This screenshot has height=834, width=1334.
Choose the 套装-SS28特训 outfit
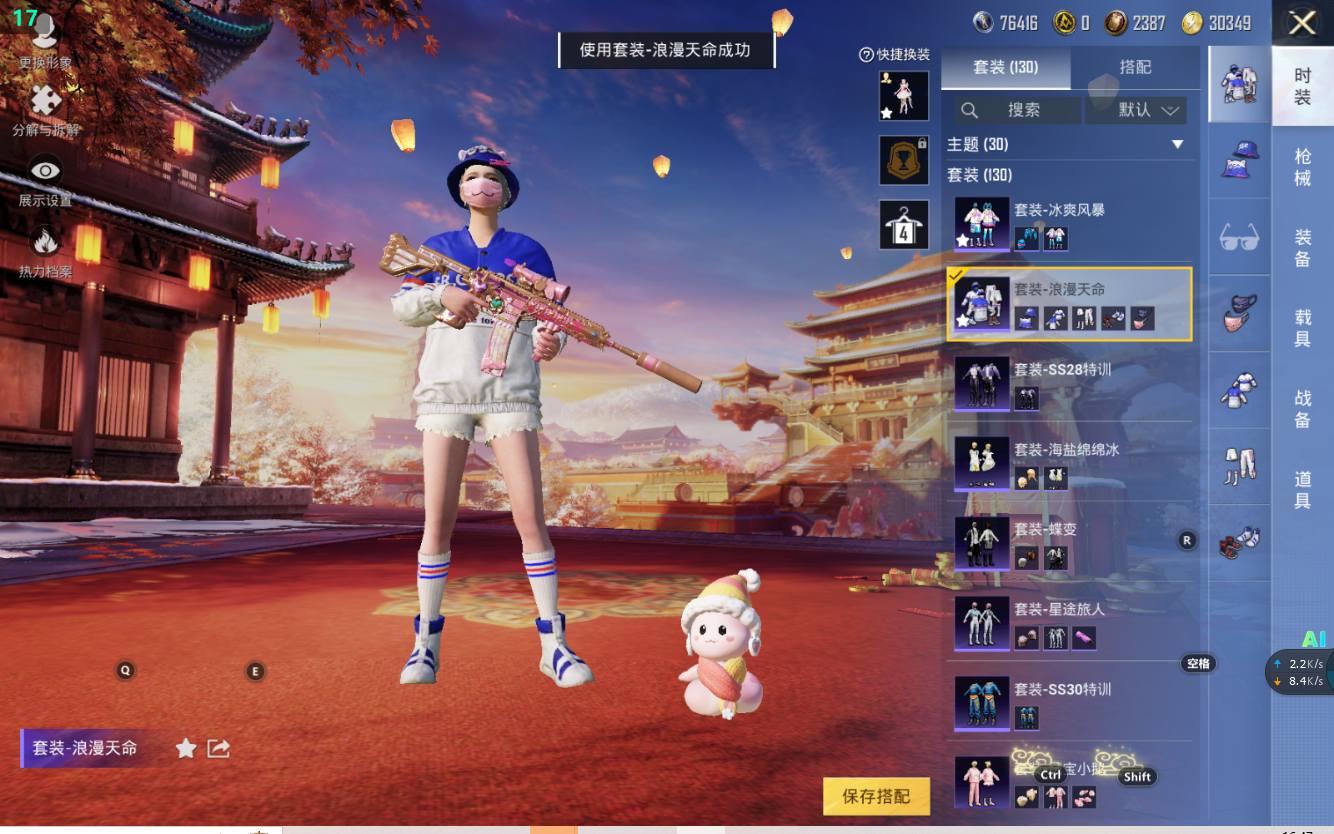(1069, 383)
